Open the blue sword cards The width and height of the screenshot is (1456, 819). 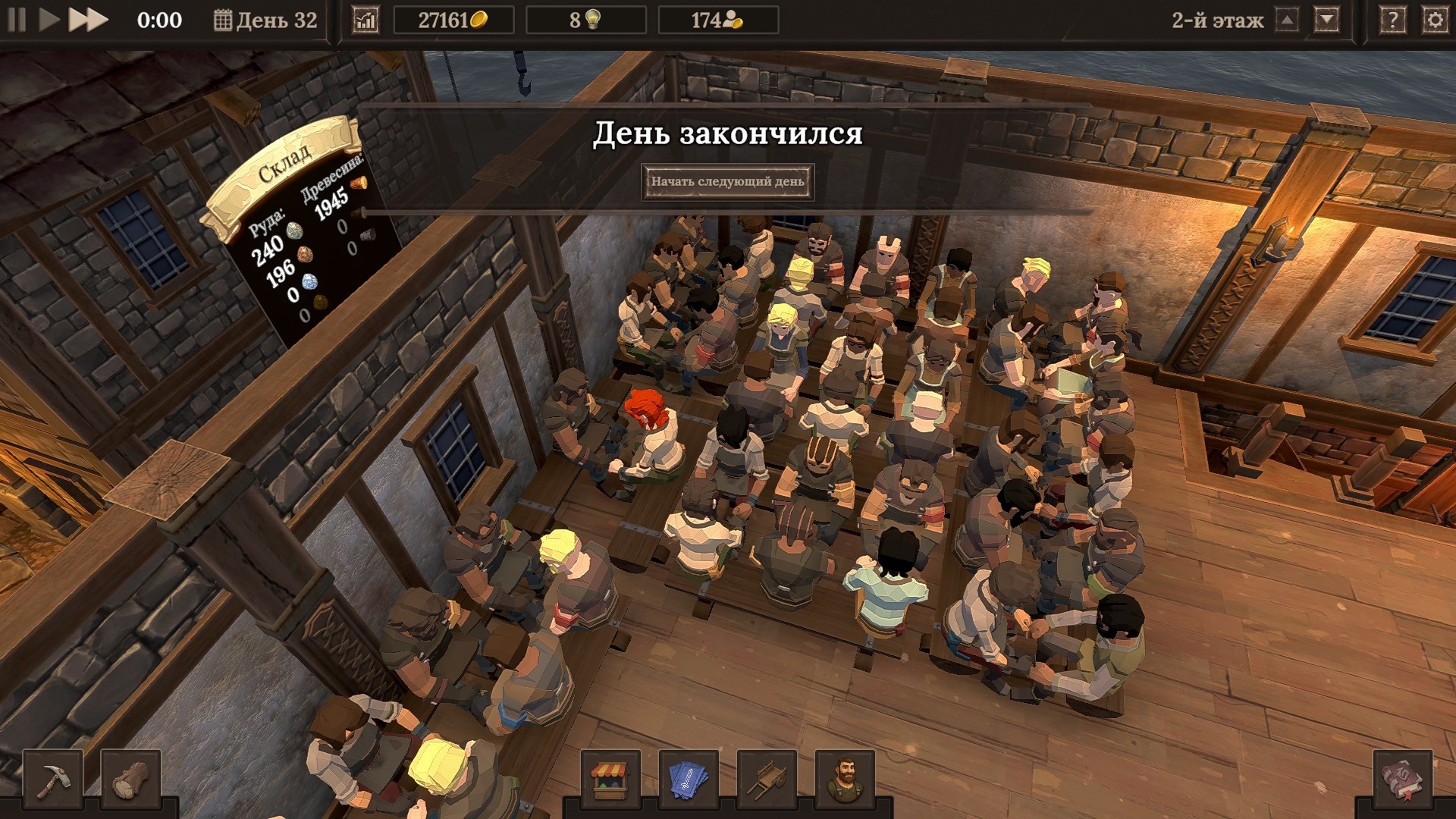(x=689, y=779)
